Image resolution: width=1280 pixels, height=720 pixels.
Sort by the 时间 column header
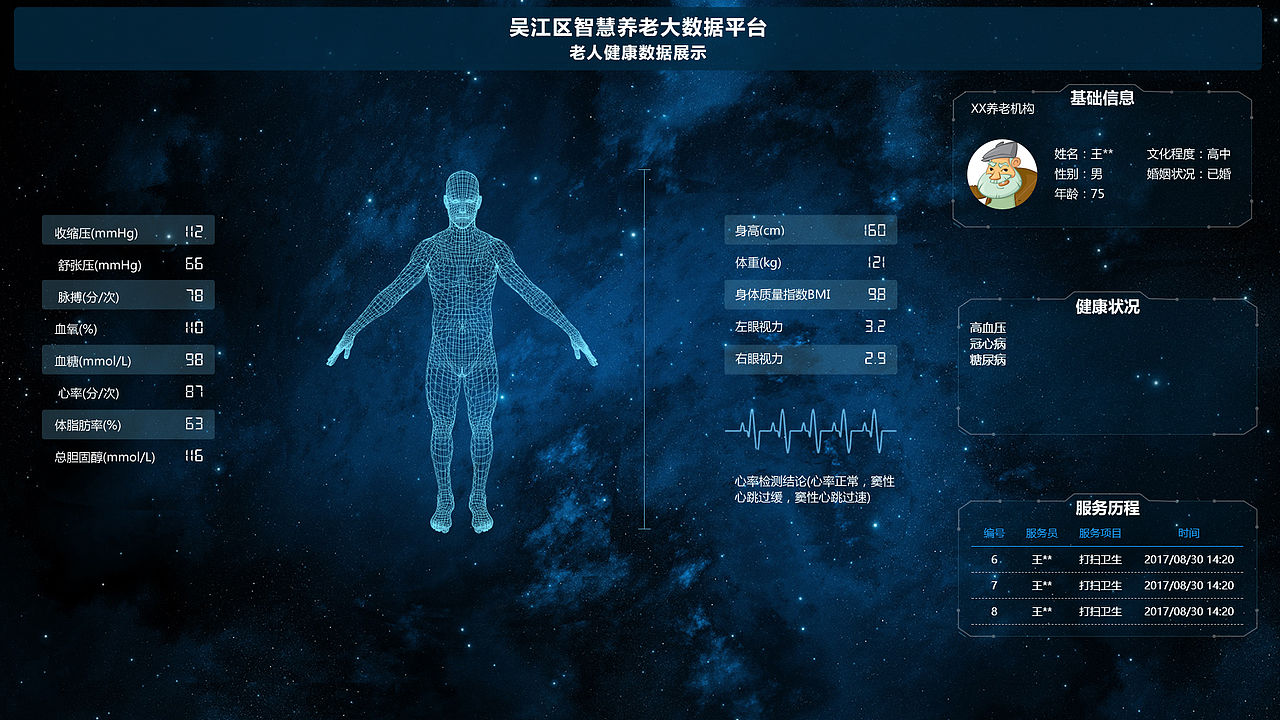coord(1189,533)
